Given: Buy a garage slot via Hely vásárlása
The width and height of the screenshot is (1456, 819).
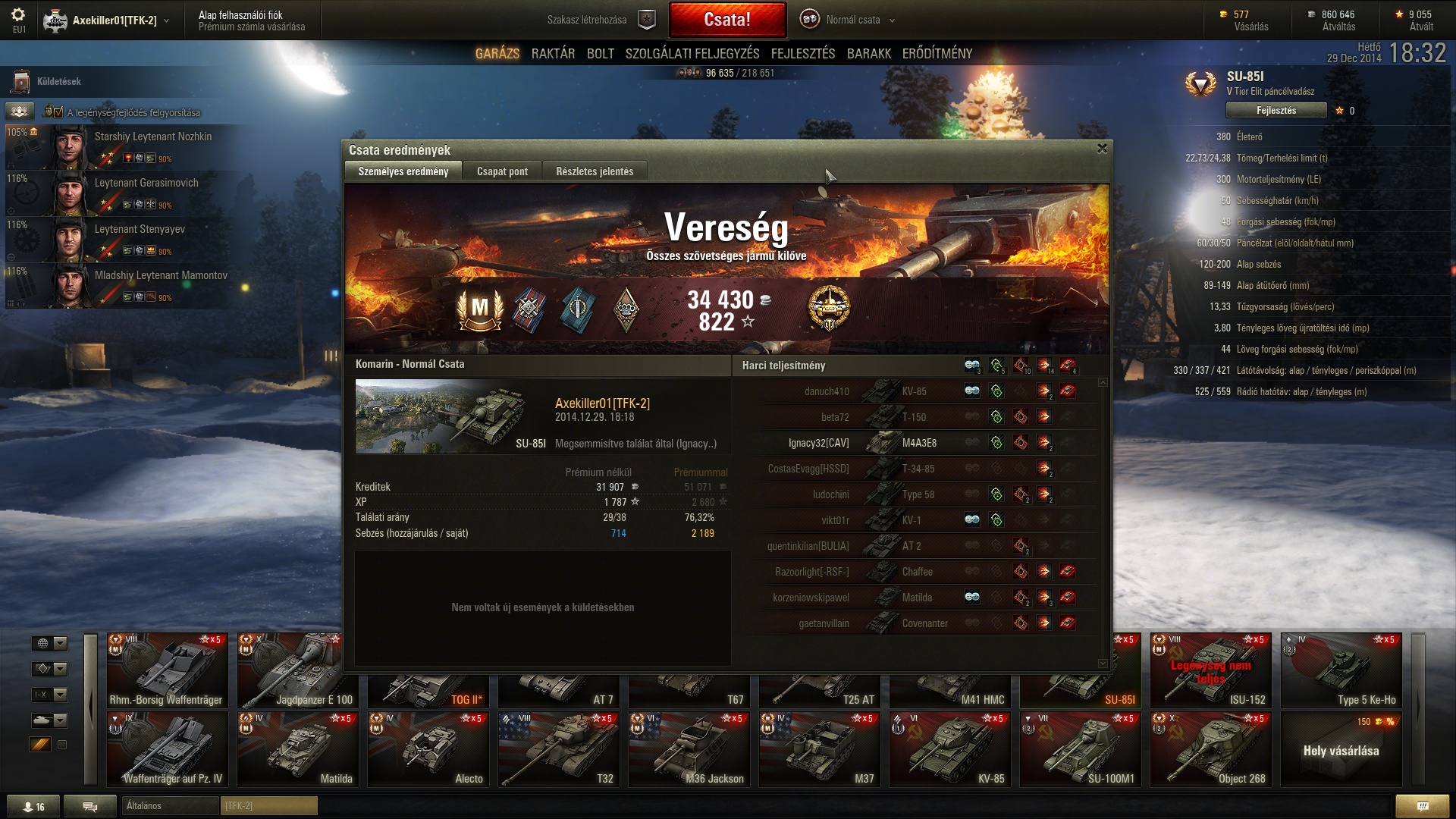Looking at the screenshot, I should click(1341, 750).
